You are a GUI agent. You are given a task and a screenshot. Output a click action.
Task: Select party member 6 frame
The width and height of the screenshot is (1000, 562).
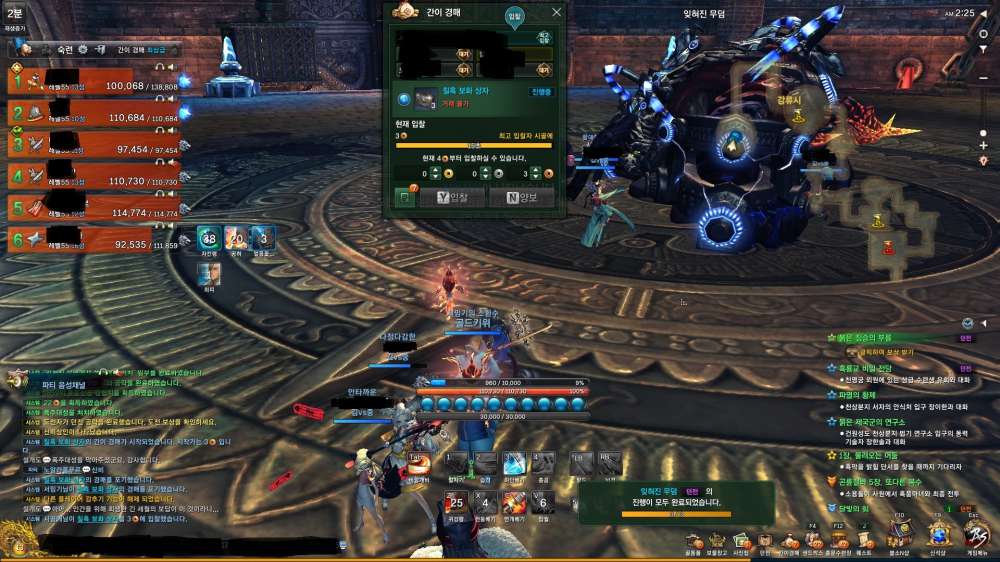coord(93,239)
